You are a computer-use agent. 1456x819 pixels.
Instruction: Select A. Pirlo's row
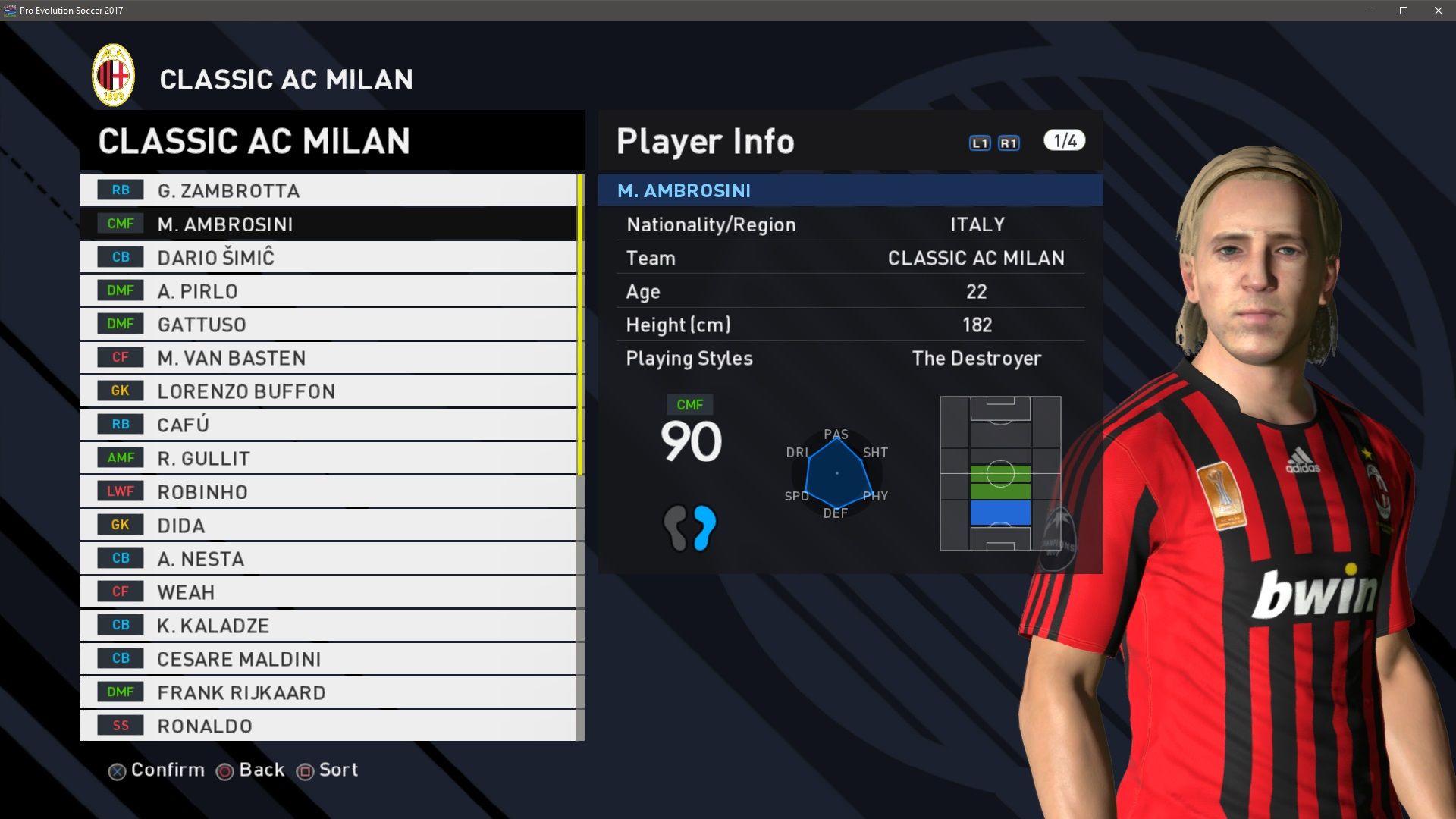327,290
